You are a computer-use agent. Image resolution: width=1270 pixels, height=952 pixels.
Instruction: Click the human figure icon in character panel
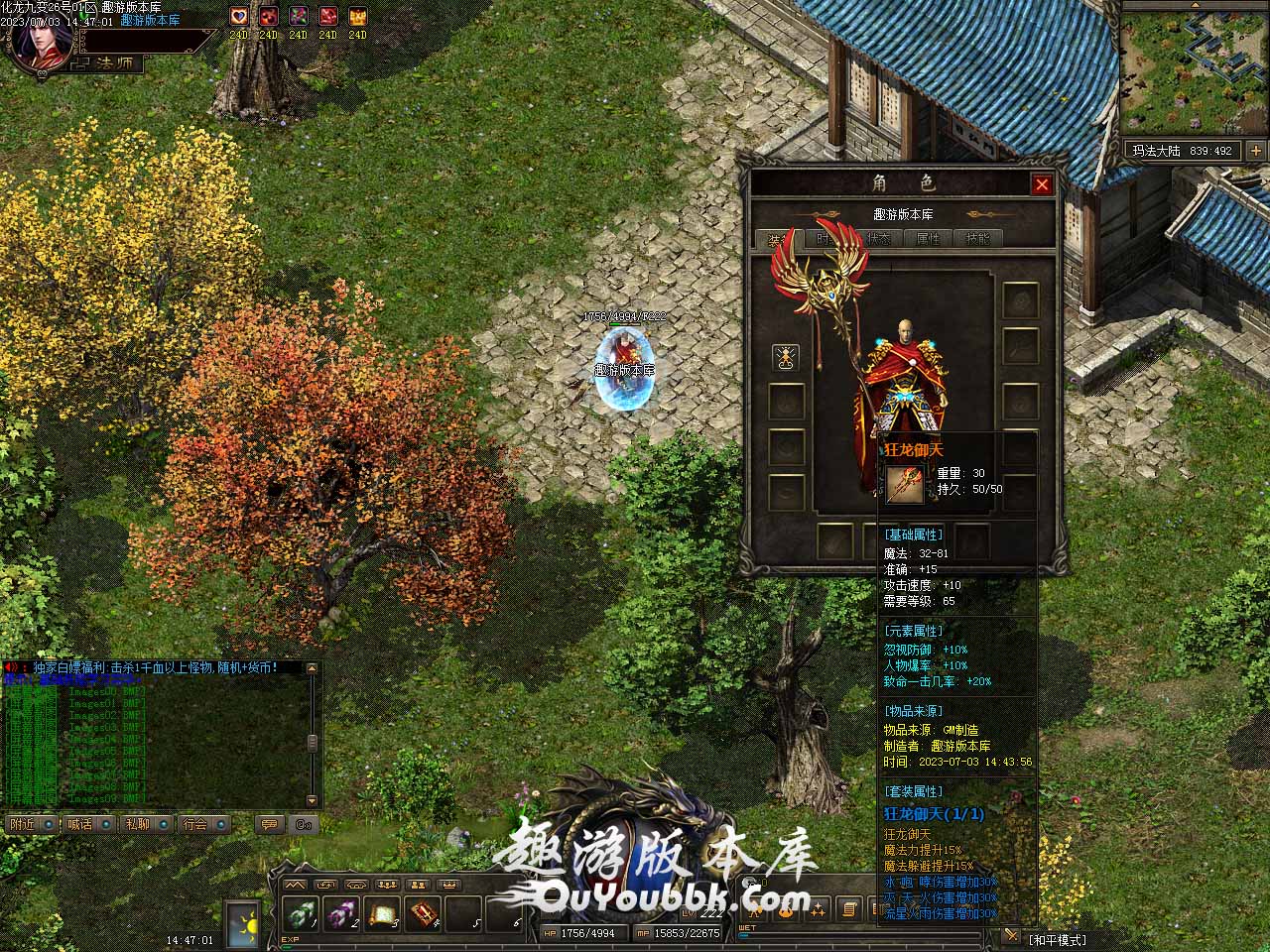[785, 358]
